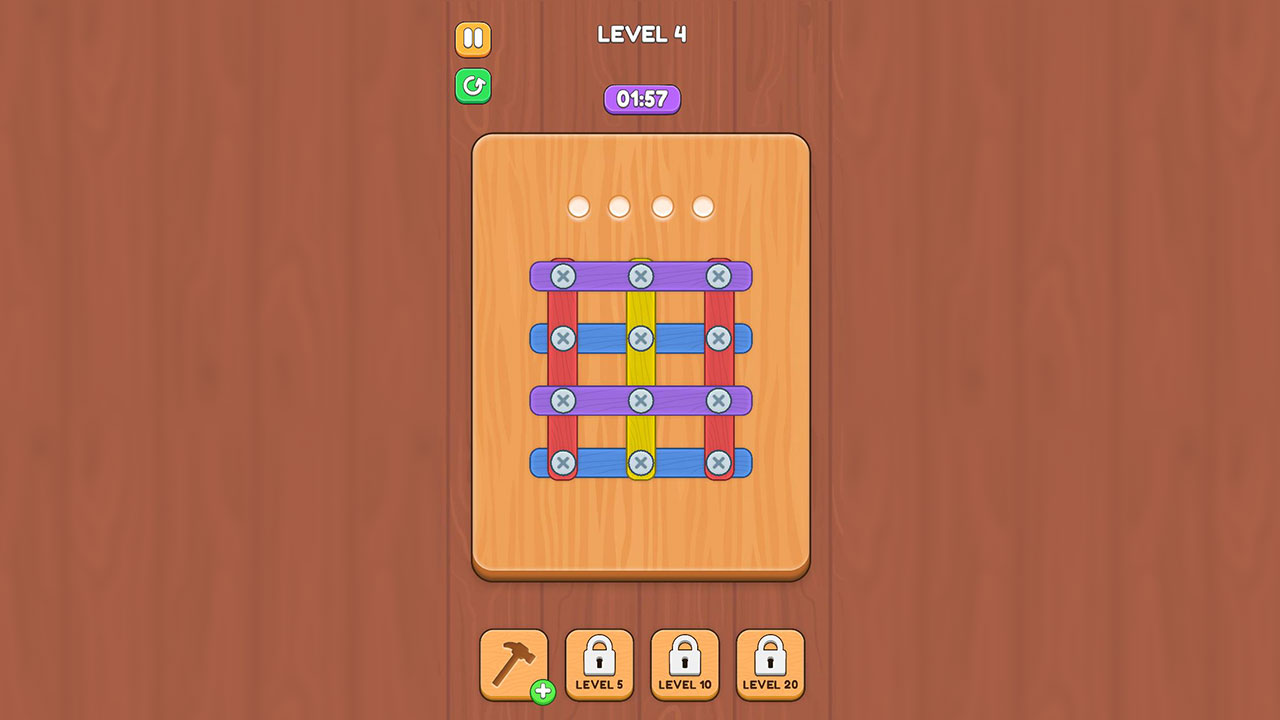This screenshot has height=720, width=1280.
Task: Unscrew the right screw on the second-row blue plank
Action: point(718,338)
